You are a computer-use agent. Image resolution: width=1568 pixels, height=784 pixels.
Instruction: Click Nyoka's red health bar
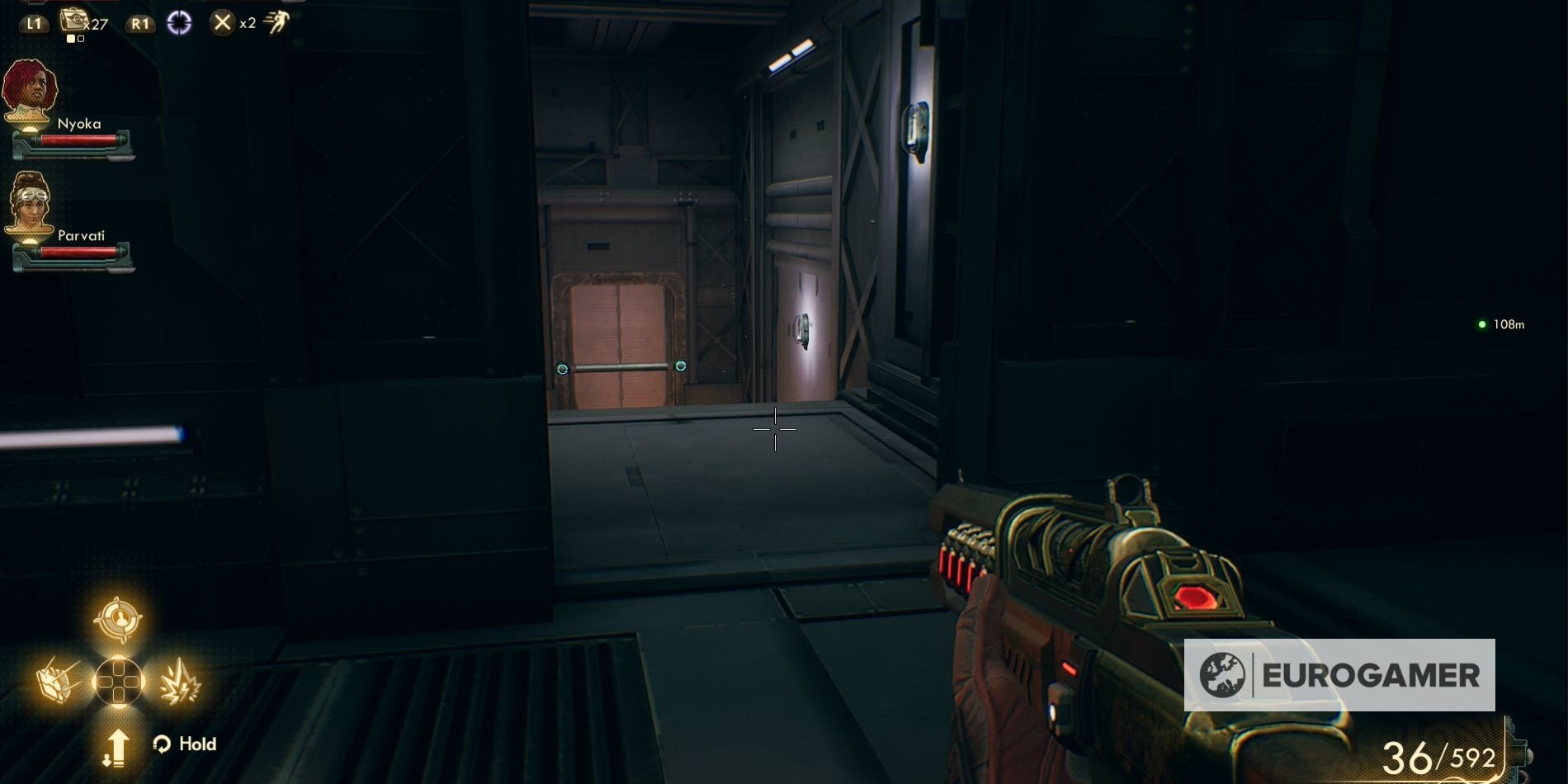tap(78, 140)
